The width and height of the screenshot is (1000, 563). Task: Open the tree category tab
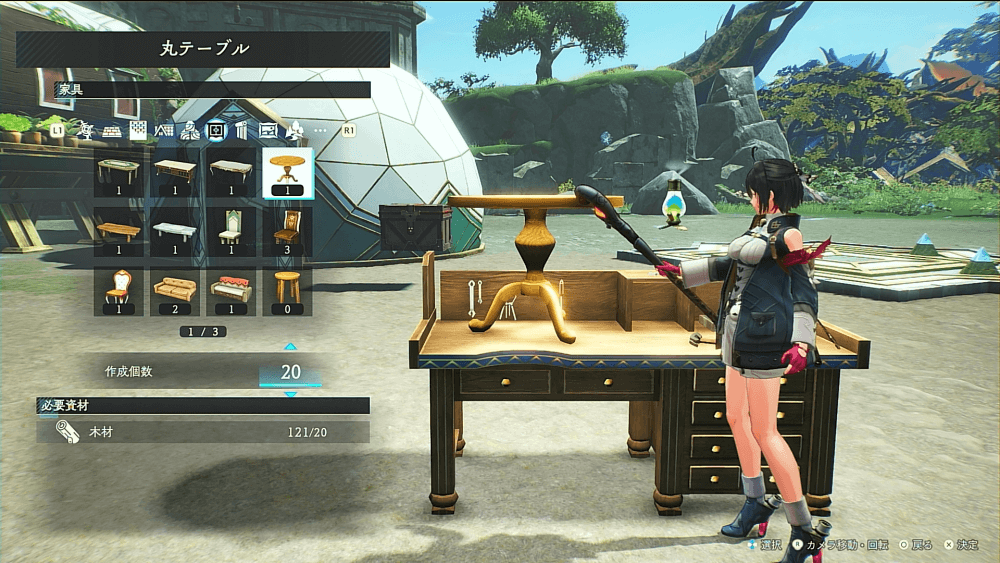(295, 130)
